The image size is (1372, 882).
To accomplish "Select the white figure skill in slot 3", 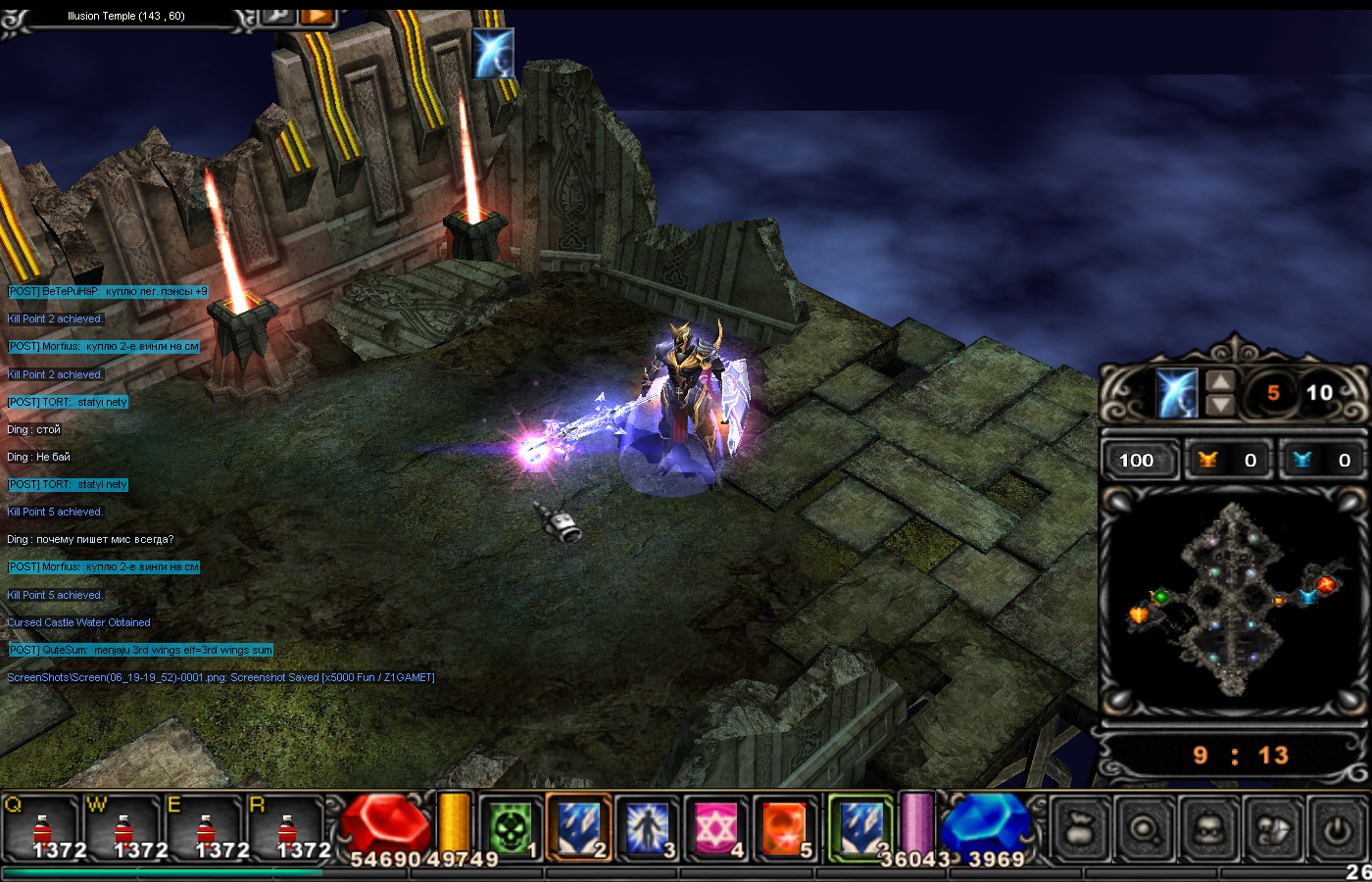I will click(x=647, y=828).
